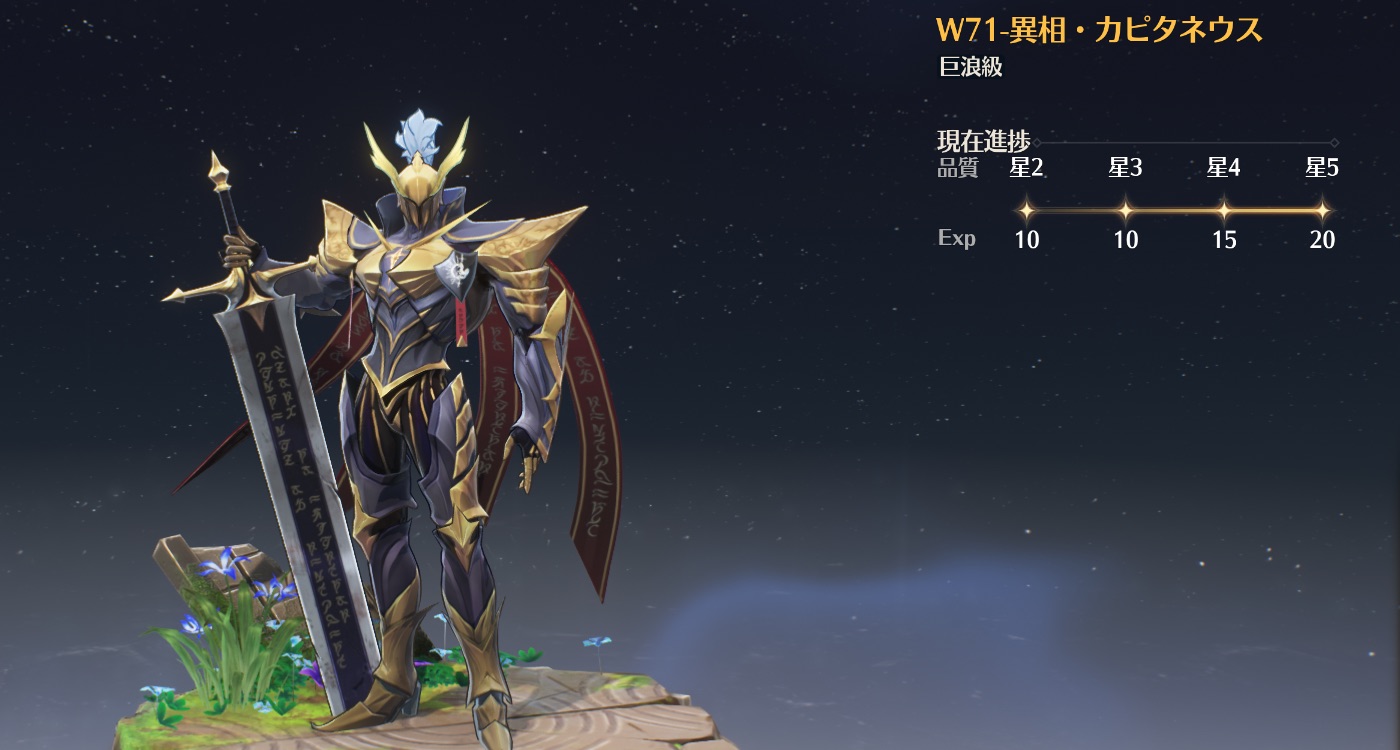Select the 星3 quality milestone star
This screenshot has width=1400, height=750.
tap(1125, 211)
